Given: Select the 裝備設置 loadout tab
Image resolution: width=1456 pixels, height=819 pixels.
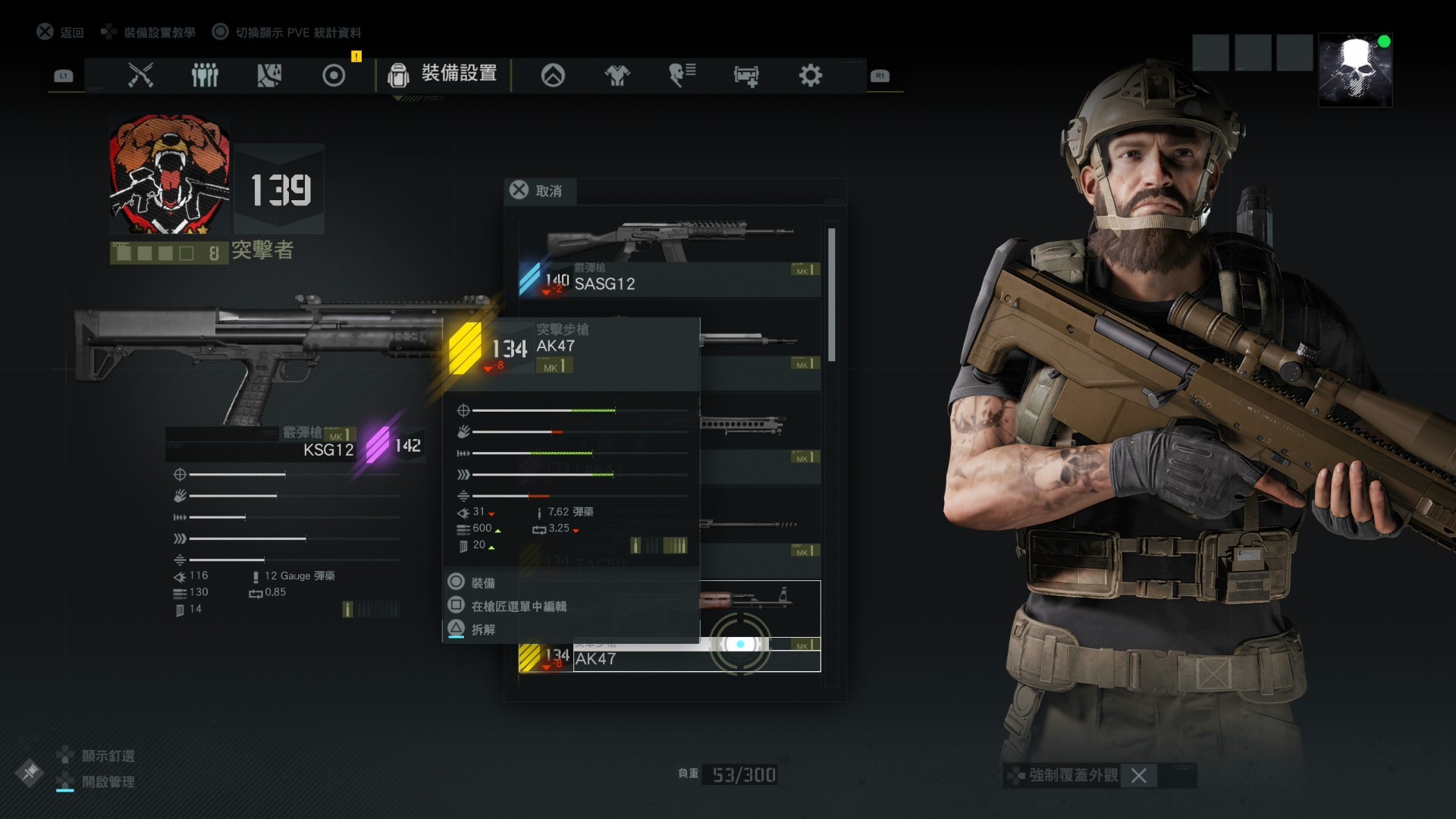Looking at the screenshot, I should (444, 74).
